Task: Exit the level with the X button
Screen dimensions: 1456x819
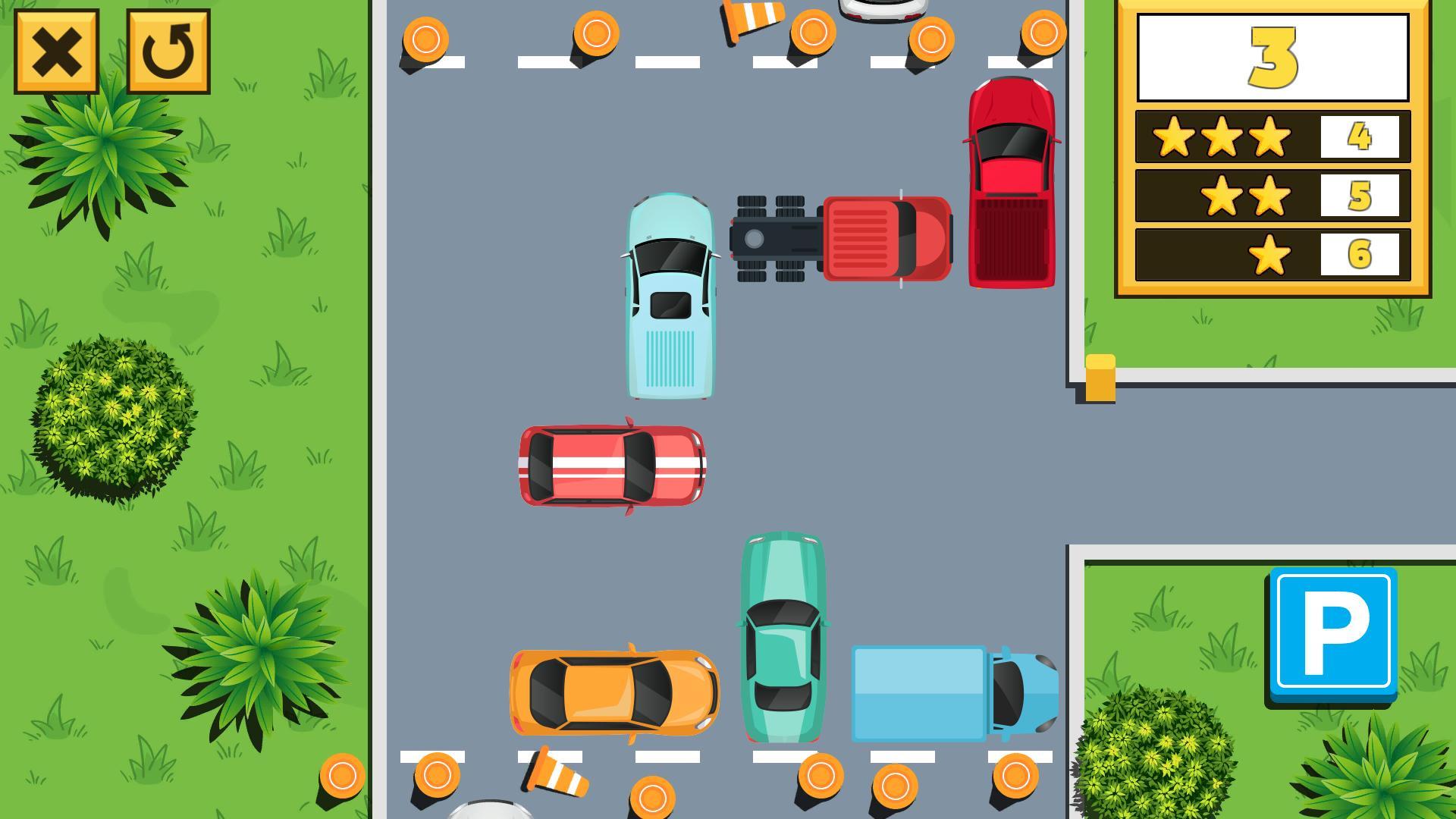Action: [56, 51]
